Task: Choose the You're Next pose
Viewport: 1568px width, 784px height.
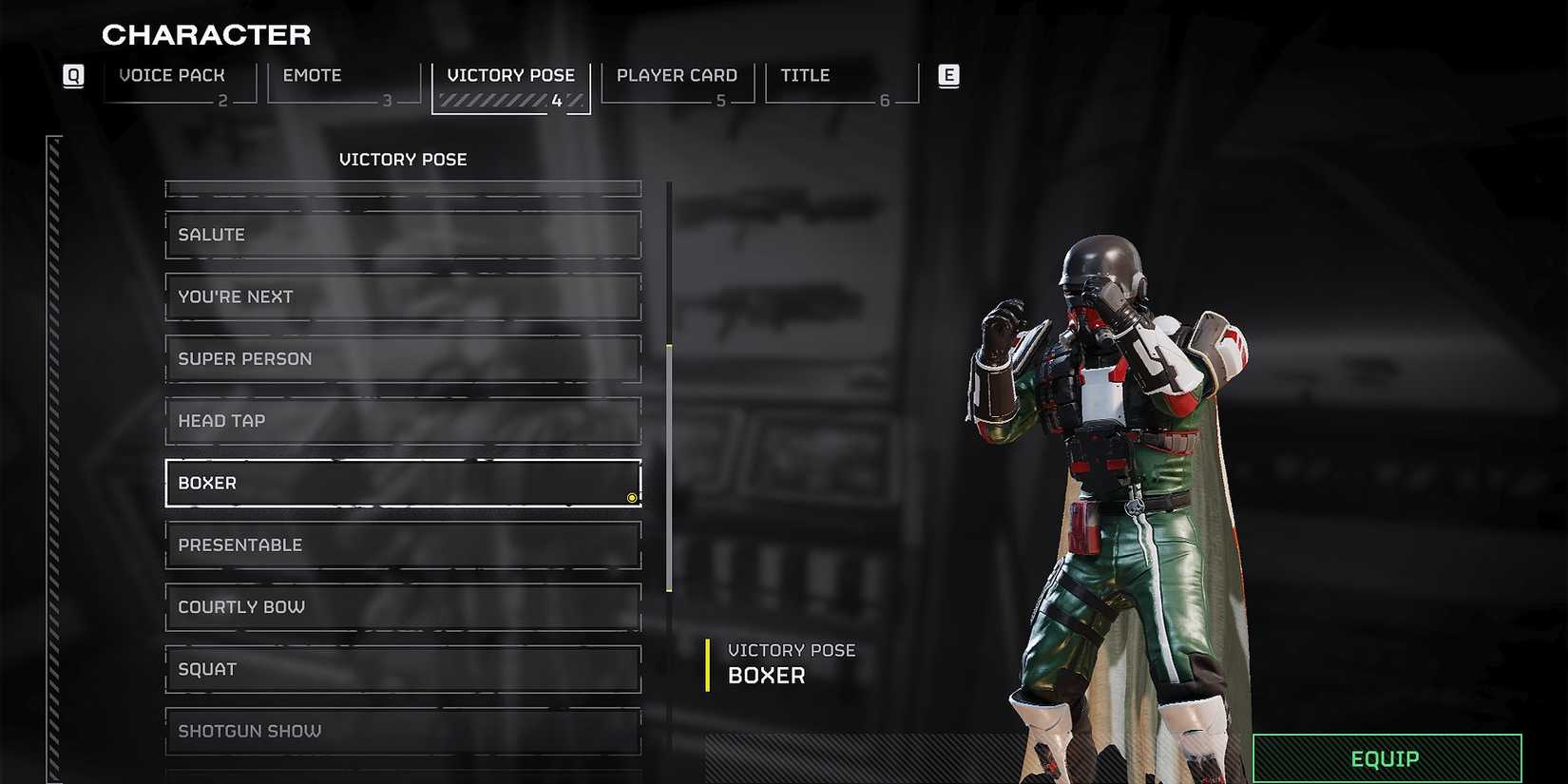Action: (403, 296)
